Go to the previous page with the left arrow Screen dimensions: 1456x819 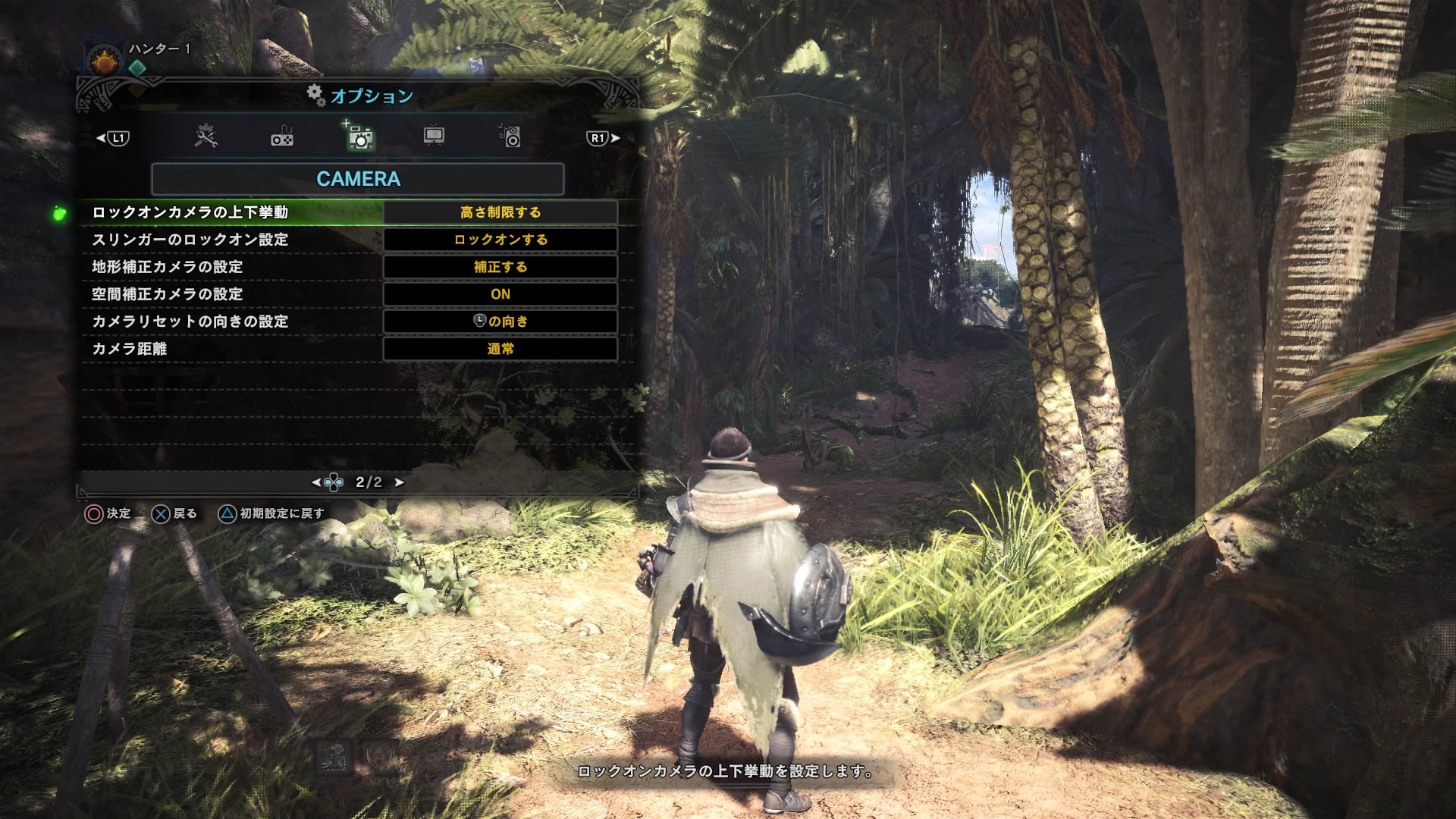[x=316, y=482]
